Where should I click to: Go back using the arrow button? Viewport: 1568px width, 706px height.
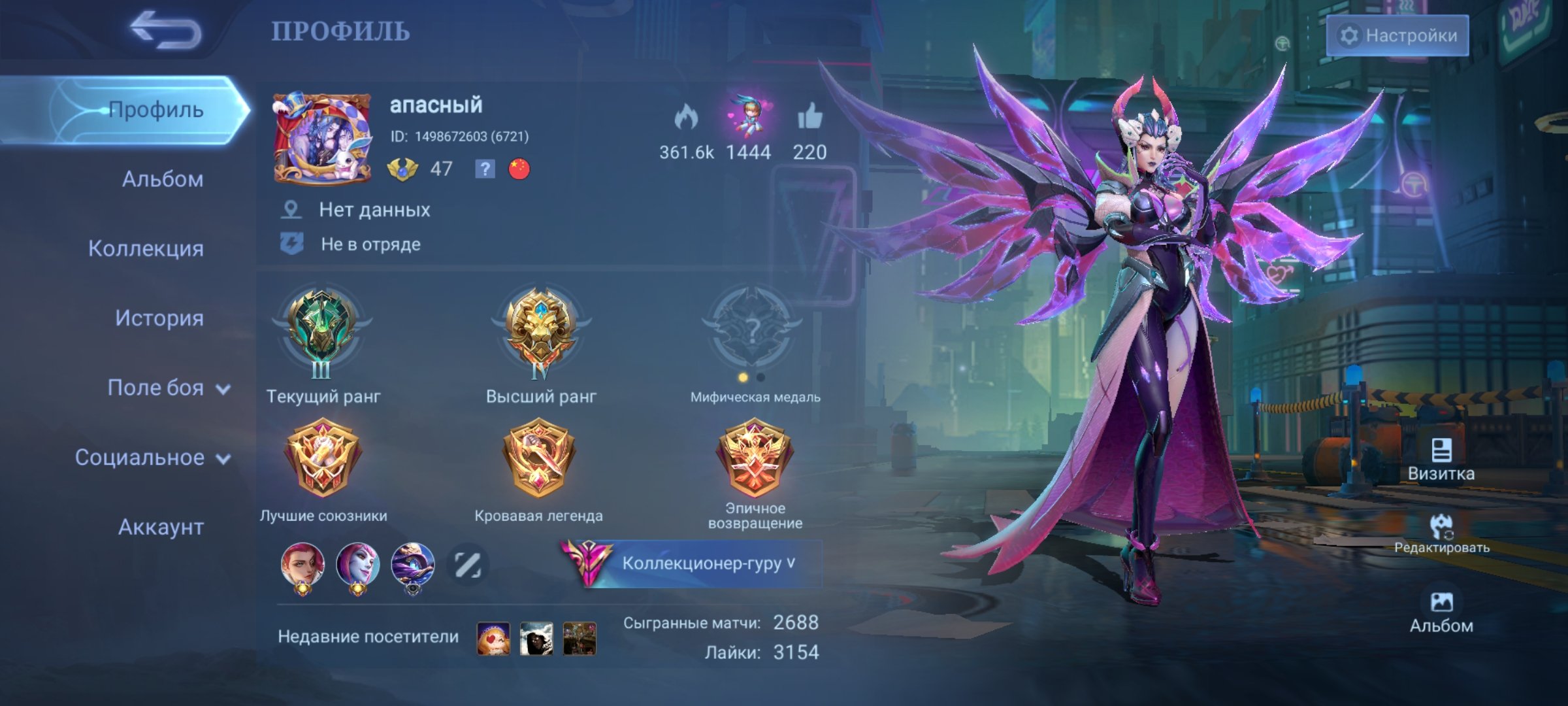coord(166,31)
